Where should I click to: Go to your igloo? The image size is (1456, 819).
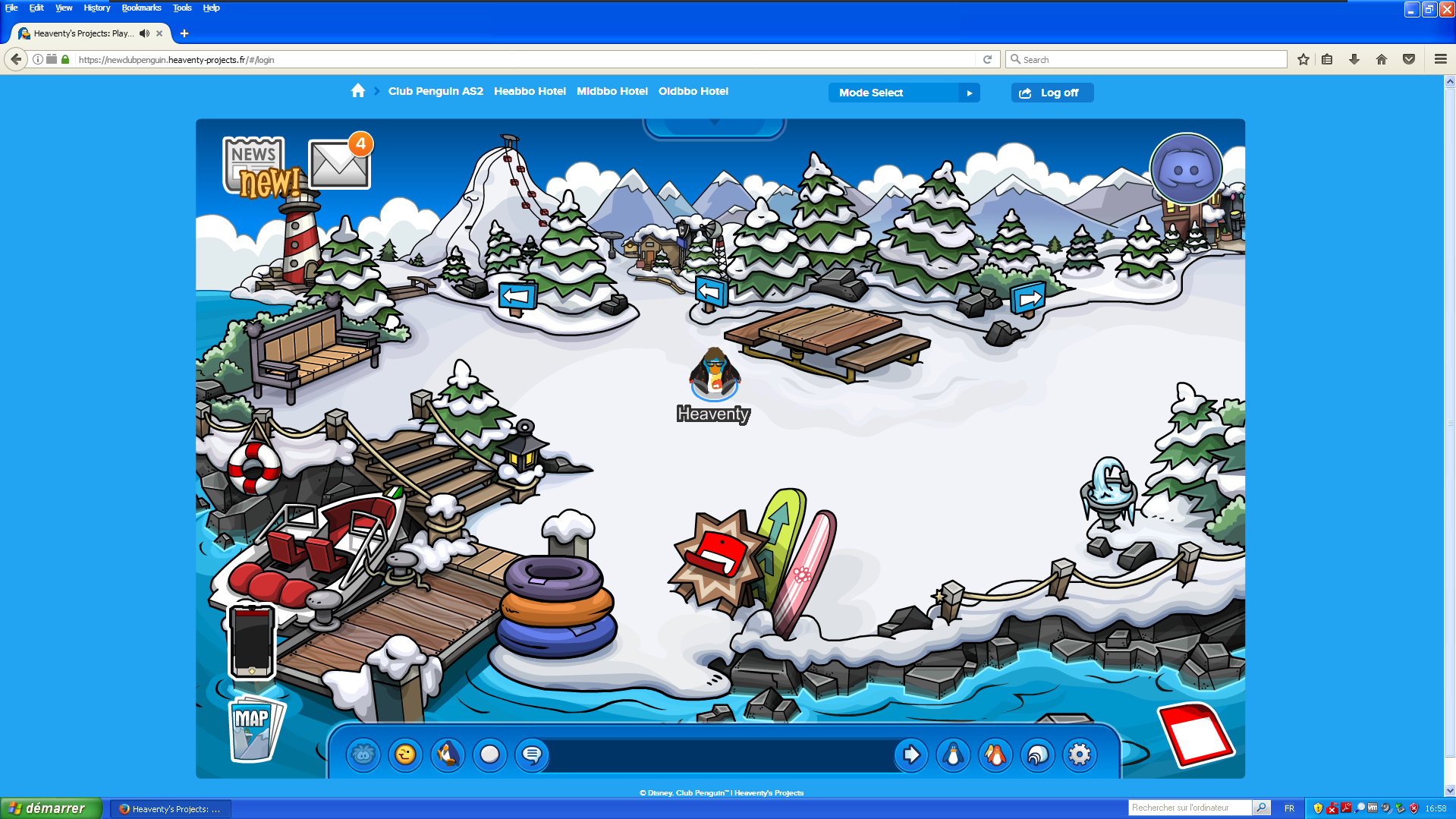(1037, 755)
